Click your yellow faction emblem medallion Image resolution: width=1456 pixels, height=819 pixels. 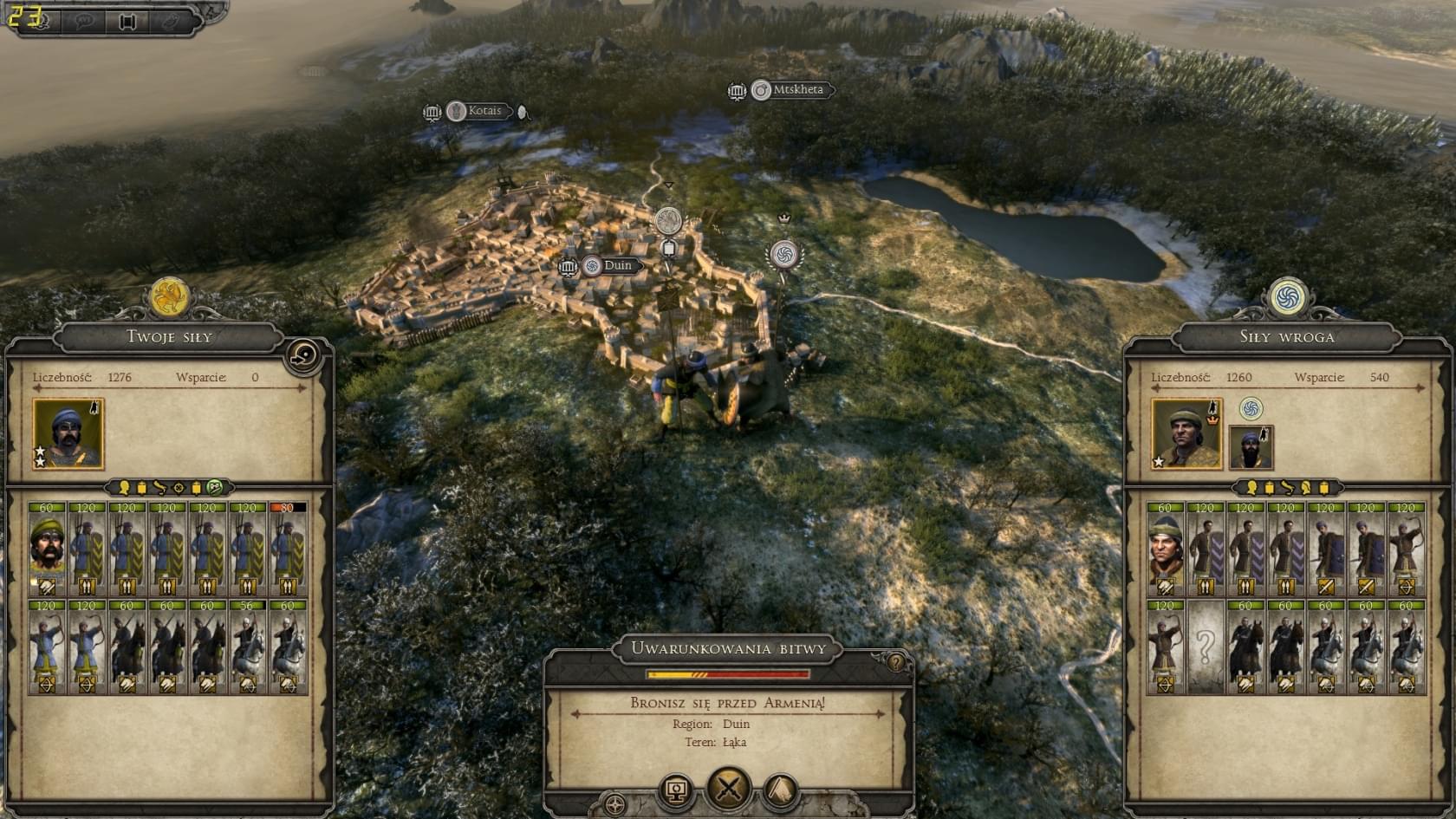[169, 296]
